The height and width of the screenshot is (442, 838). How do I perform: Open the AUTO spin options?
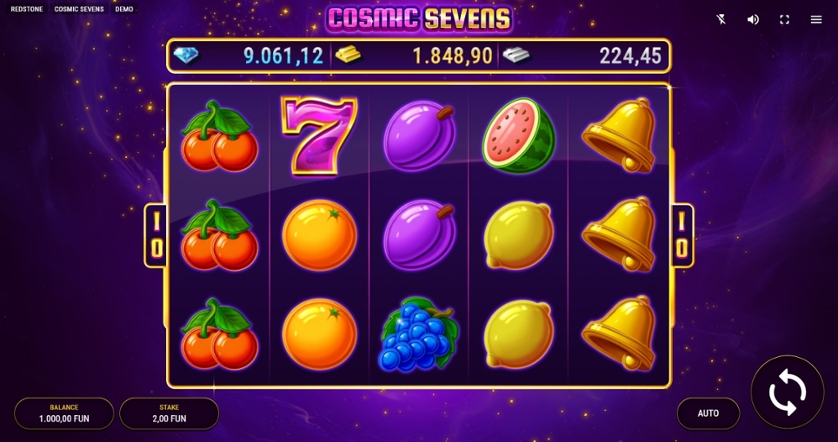tap(708, 413)
